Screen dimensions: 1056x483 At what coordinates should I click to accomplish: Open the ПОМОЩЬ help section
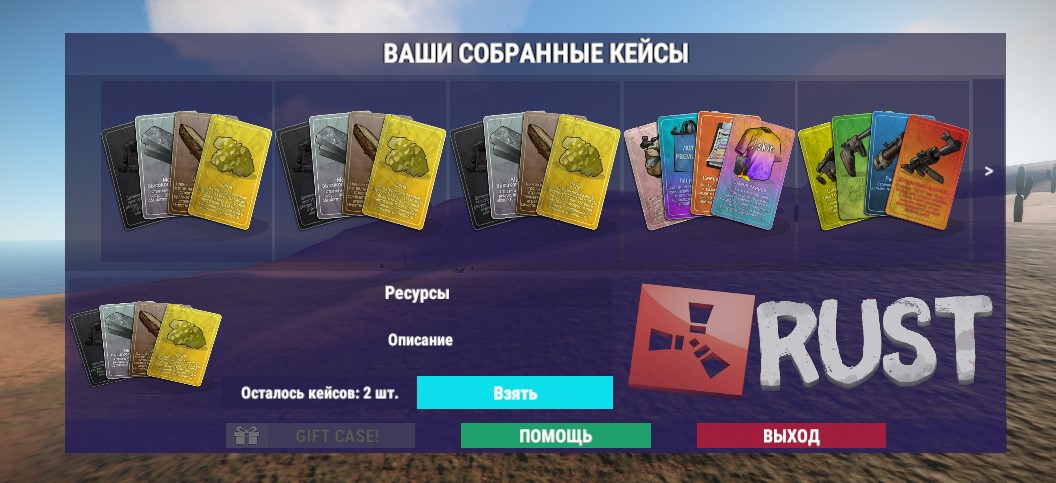[555, 436]
